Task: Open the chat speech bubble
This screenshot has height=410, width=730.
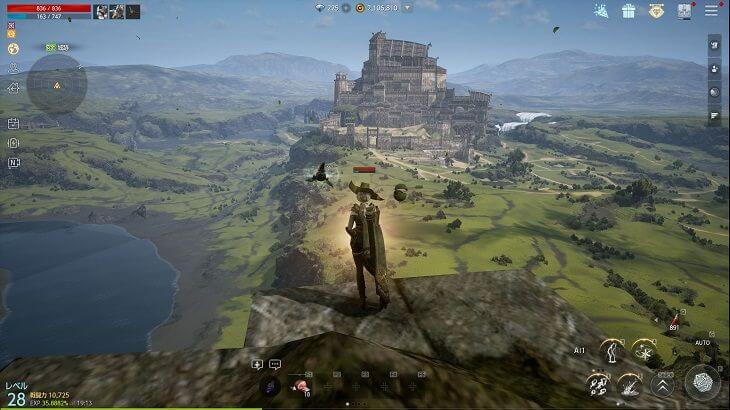Action: [275, 364]
